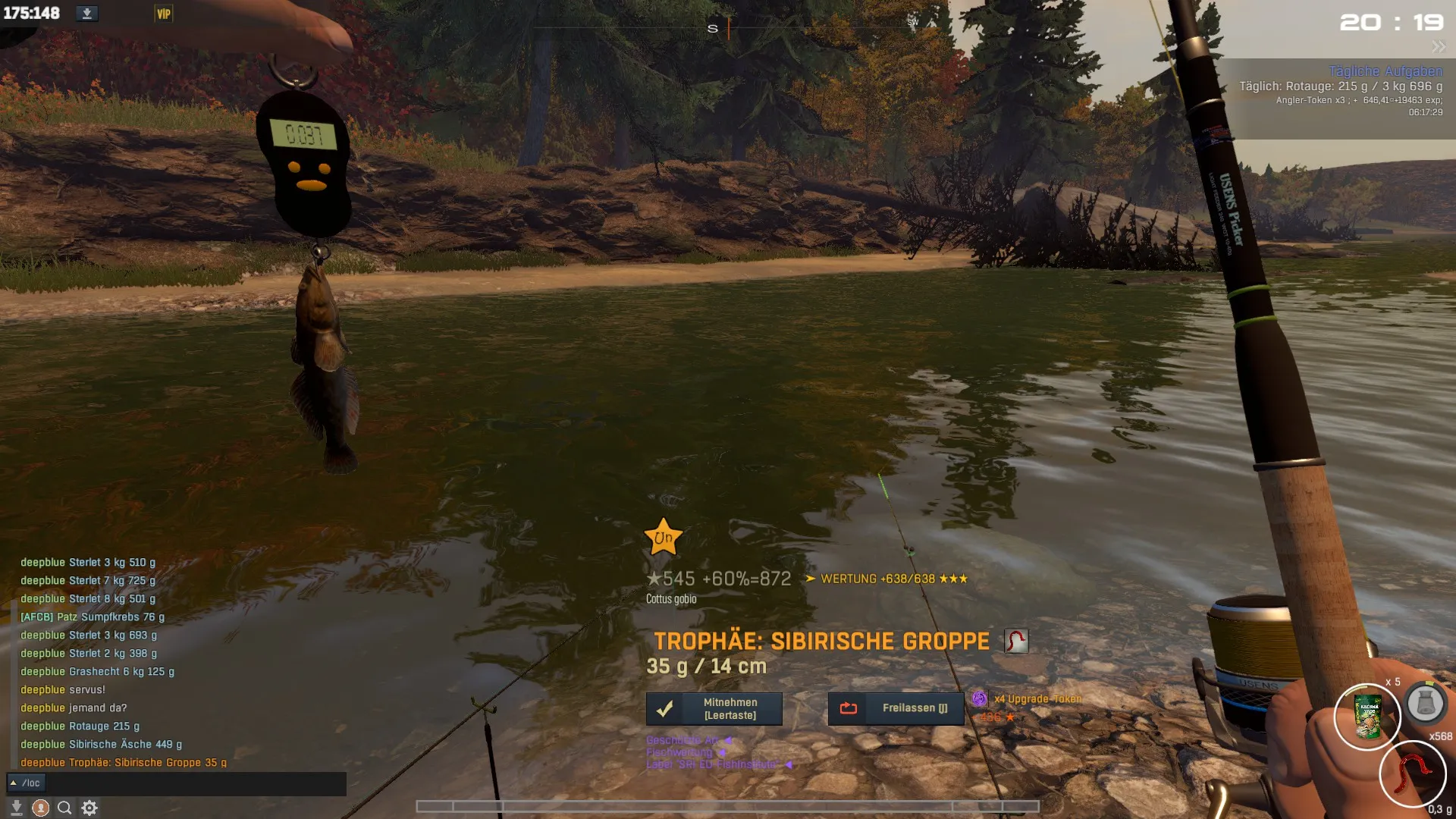1456x819 pixels.
Task: Open the Geschützte Art info link
Action: pyautogui.click(x=682, y=740)
